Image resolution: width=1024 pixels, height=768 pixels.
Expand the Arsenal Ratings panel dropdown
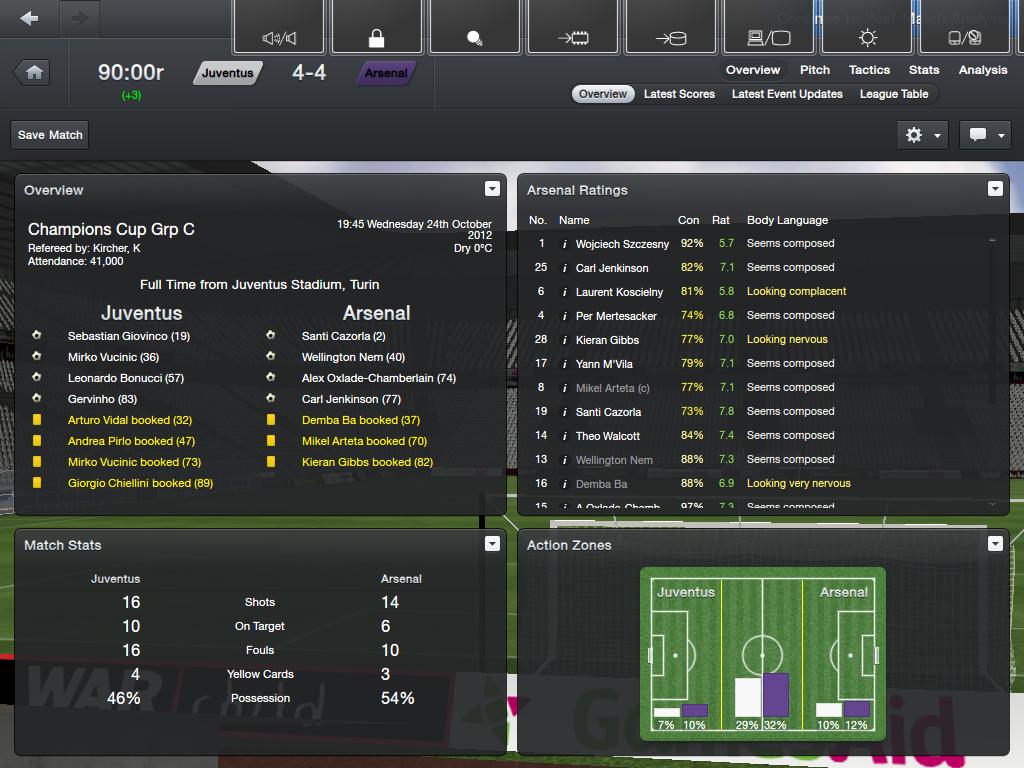coord(995,189)
